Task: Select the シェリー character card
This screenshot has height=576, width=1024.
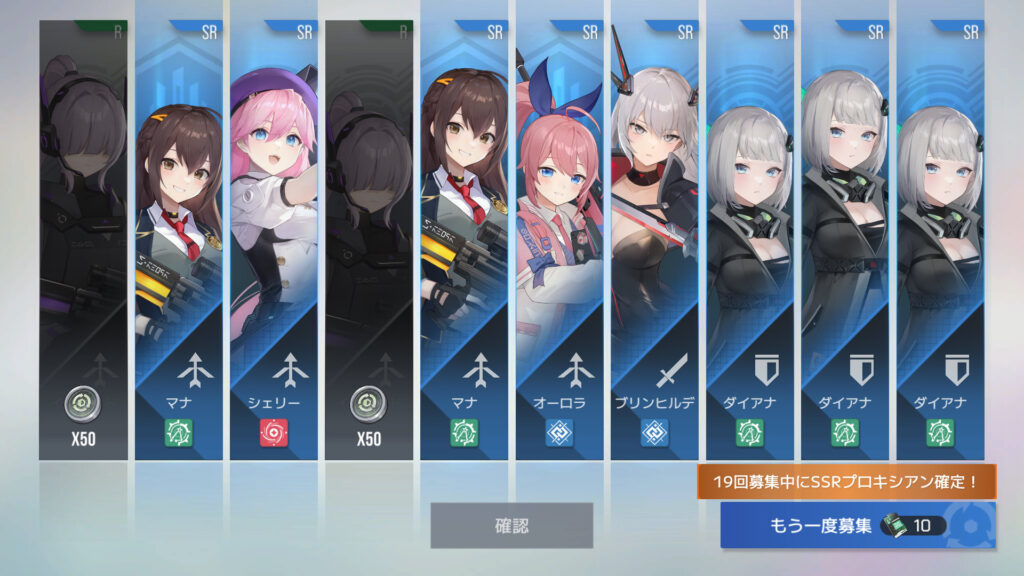Action: pos(273,240)
